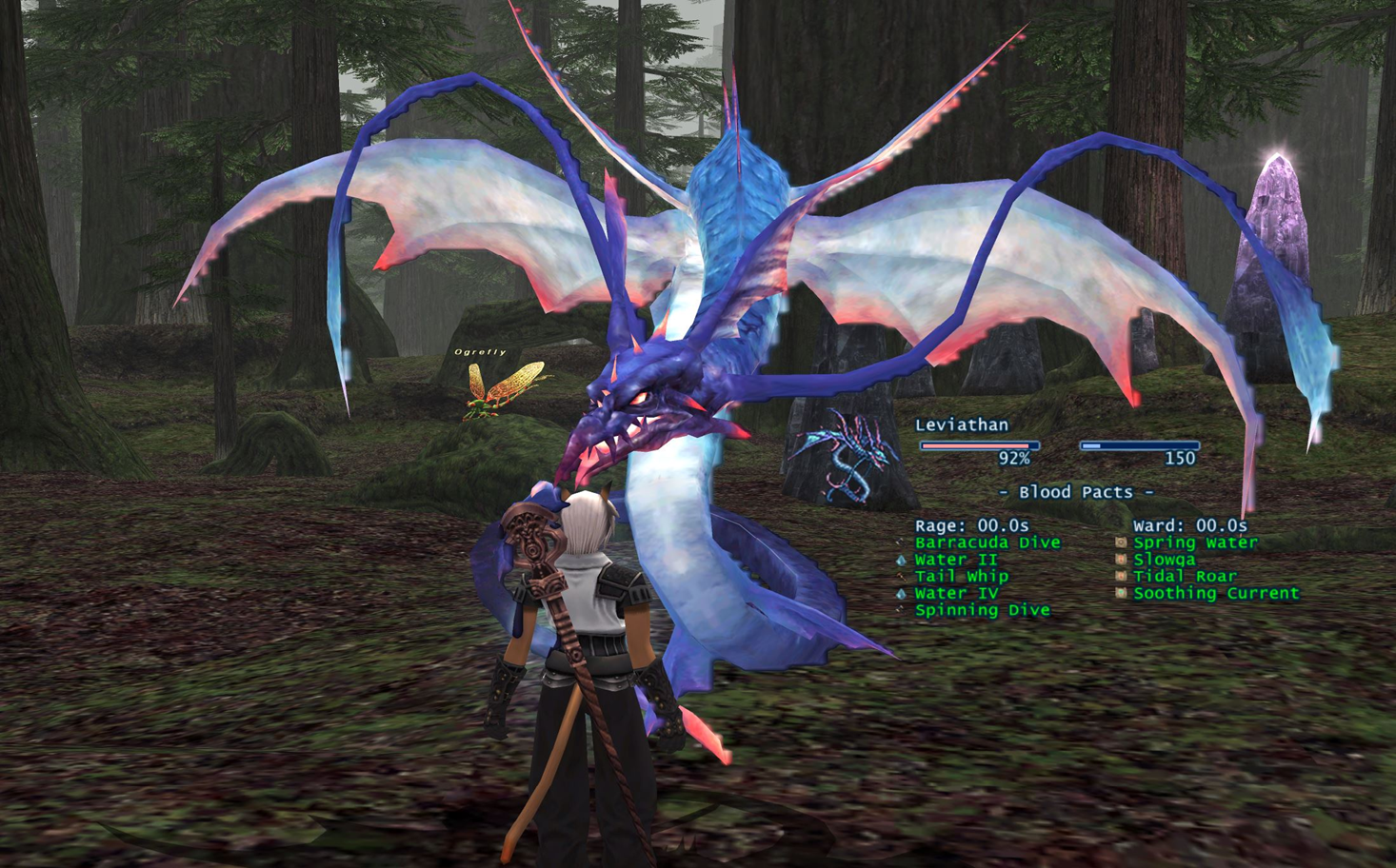Click the Tidal Roar scroll icon
Viewport: 1396px width, 868px height.
pyautogui.click(x=1121, y=576)
